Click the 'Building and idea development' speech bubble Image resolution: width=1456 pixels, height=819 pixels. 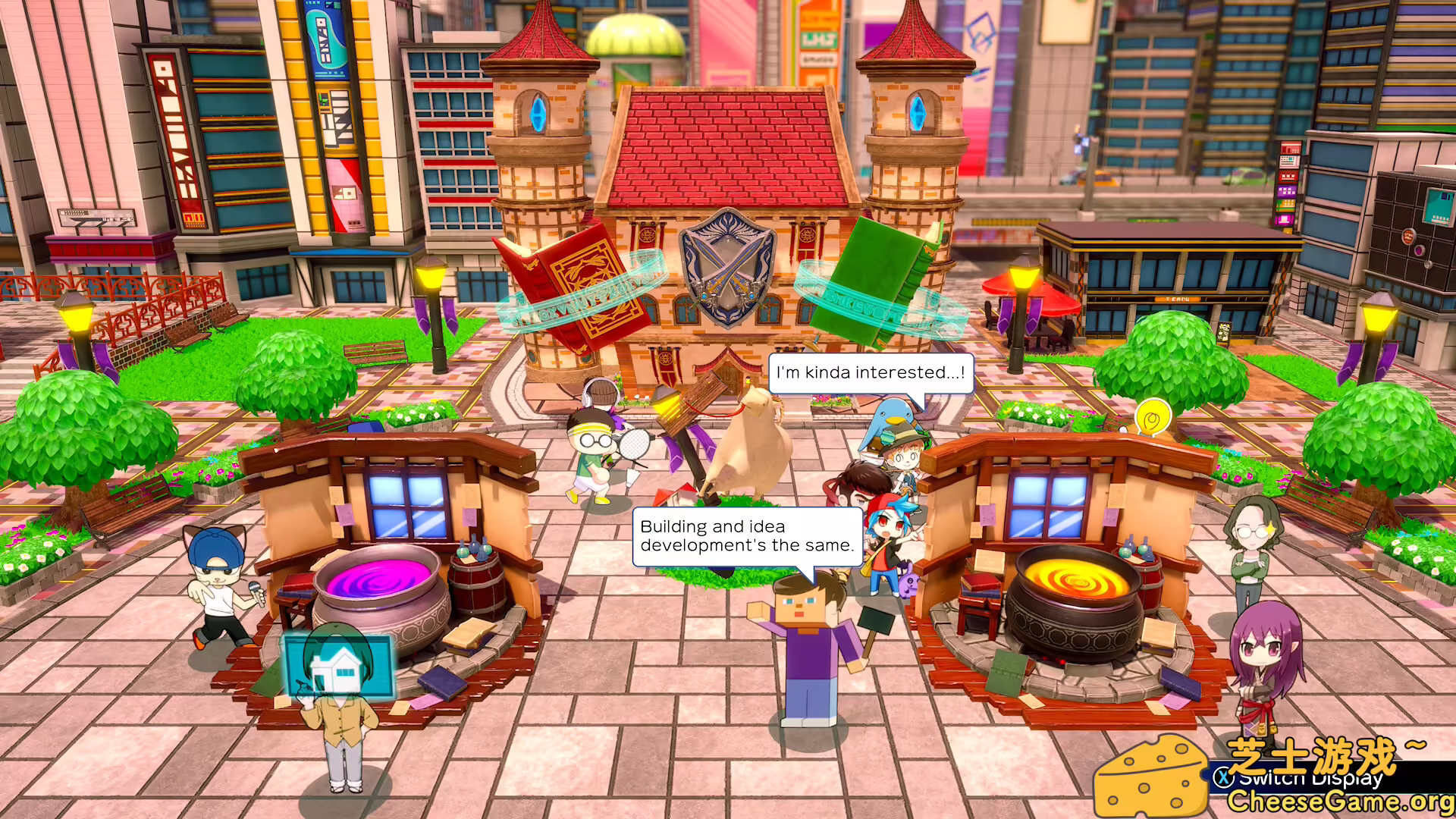748,535
